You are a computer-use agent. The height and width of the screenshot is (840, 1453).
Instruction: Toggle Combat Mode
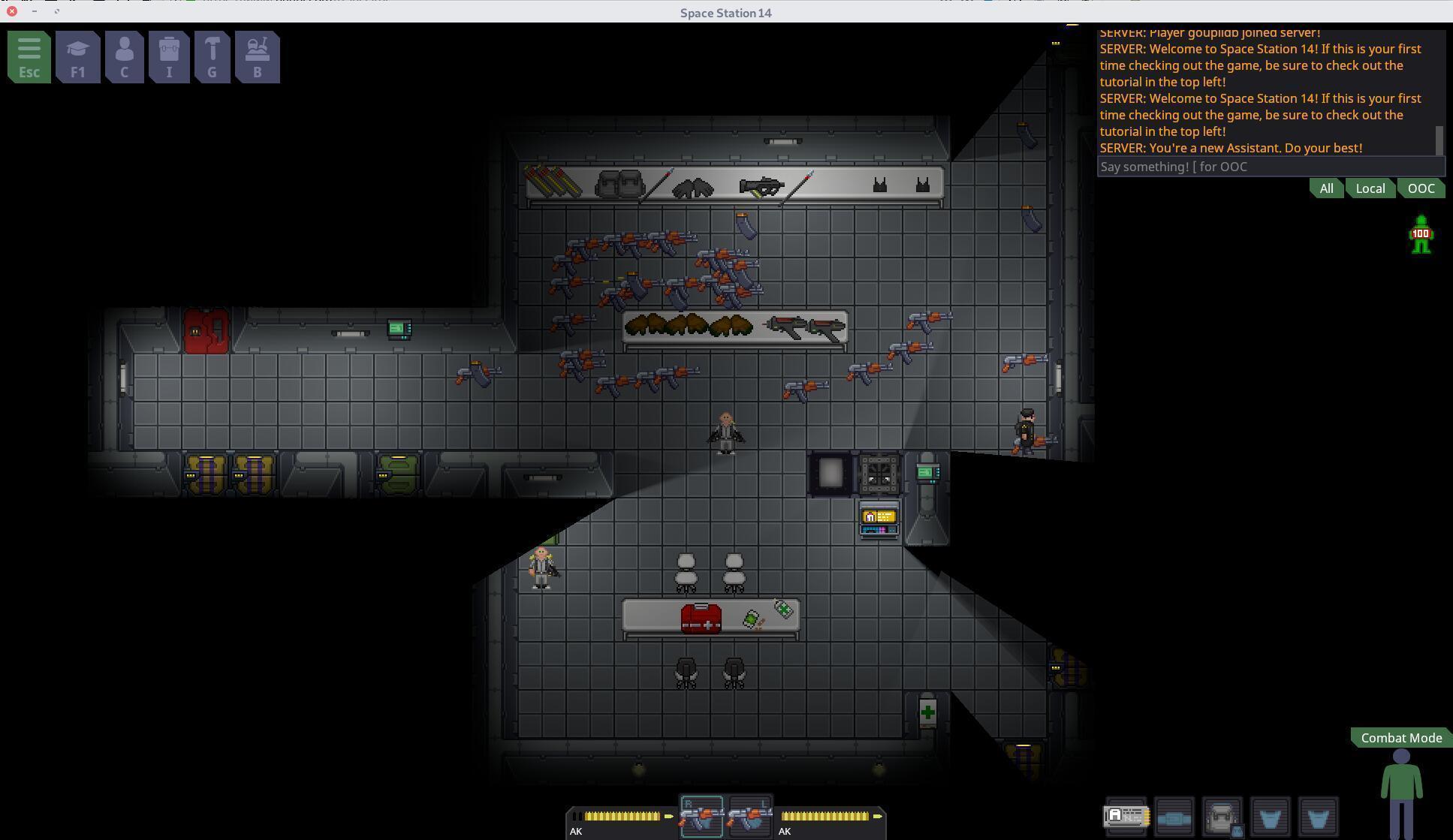[x=1400, y=738]
